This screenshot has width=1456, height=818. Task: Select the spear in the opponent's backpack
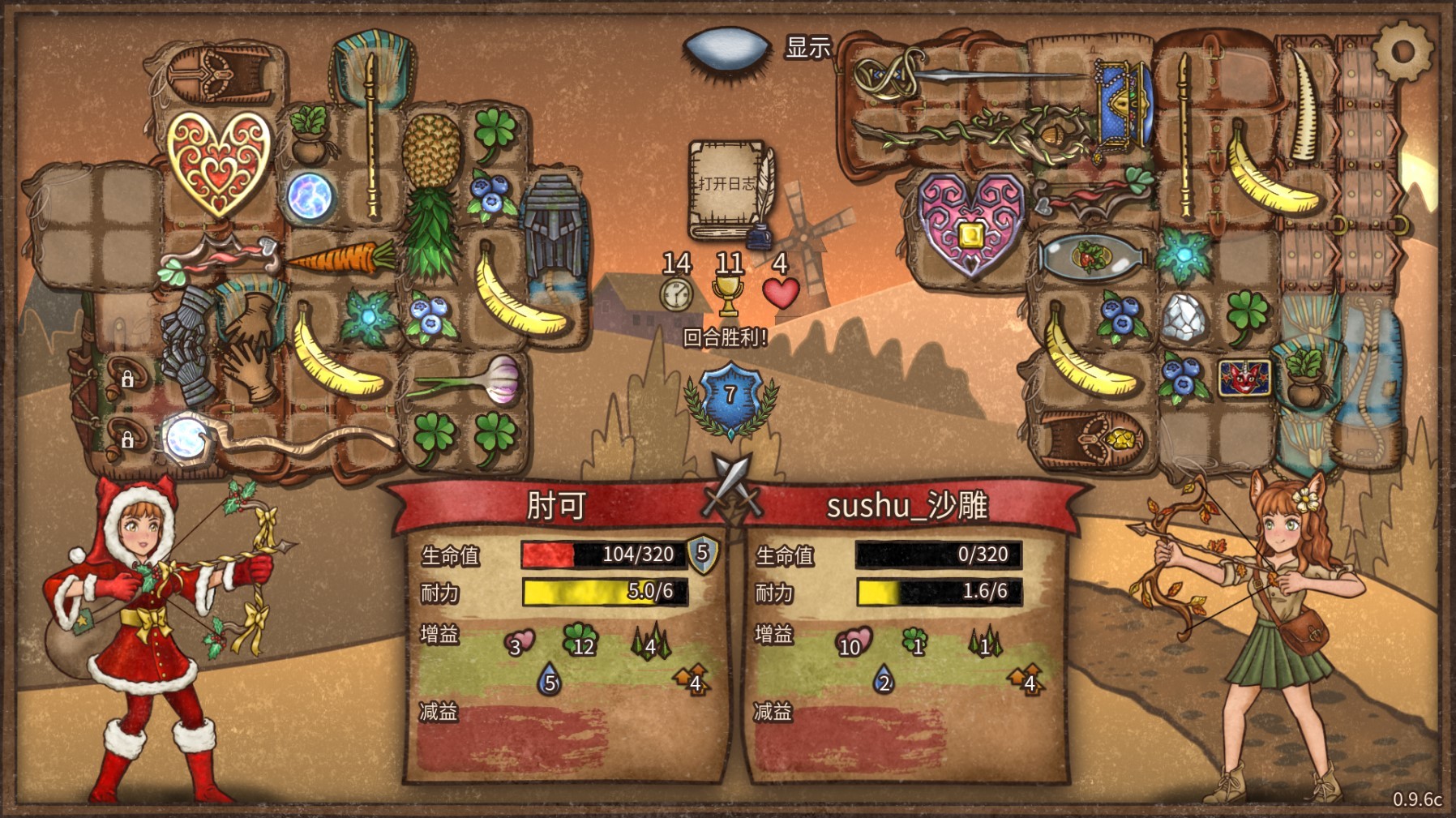tap(973, 75)
